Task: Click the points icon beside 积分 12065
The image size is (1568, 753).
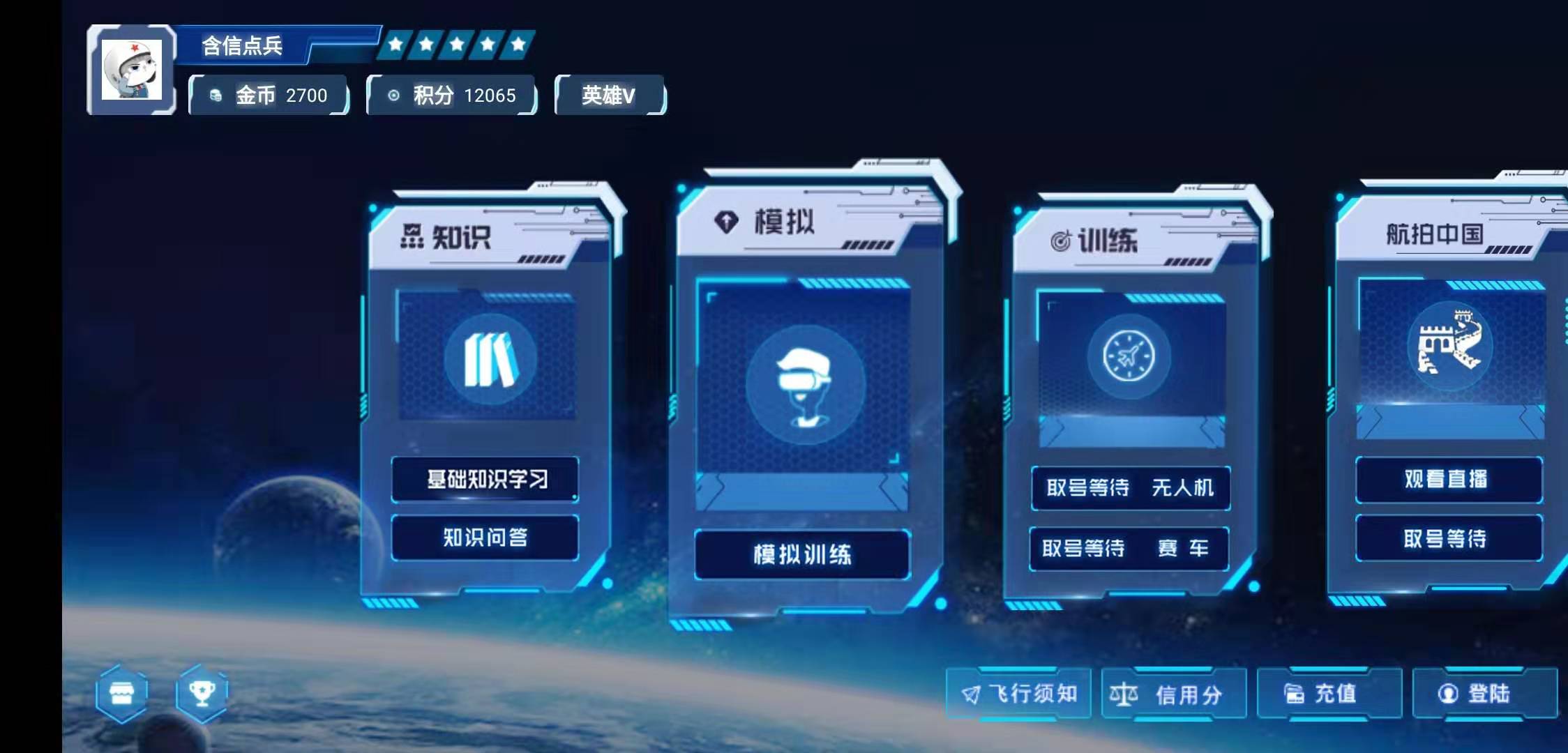Action: 394,96
